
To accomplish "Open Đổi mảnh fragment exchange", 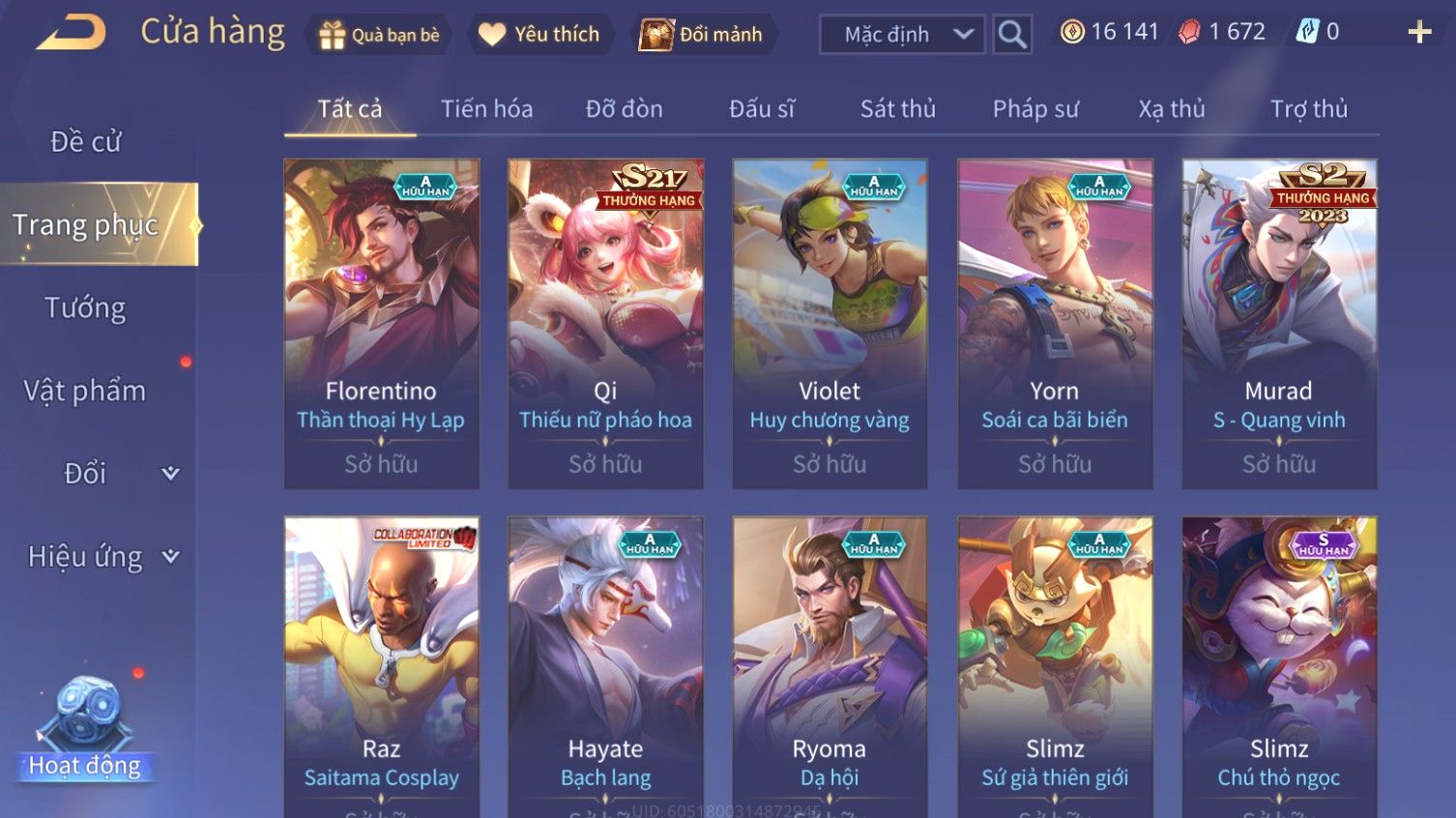I will (x=702, y=35).
